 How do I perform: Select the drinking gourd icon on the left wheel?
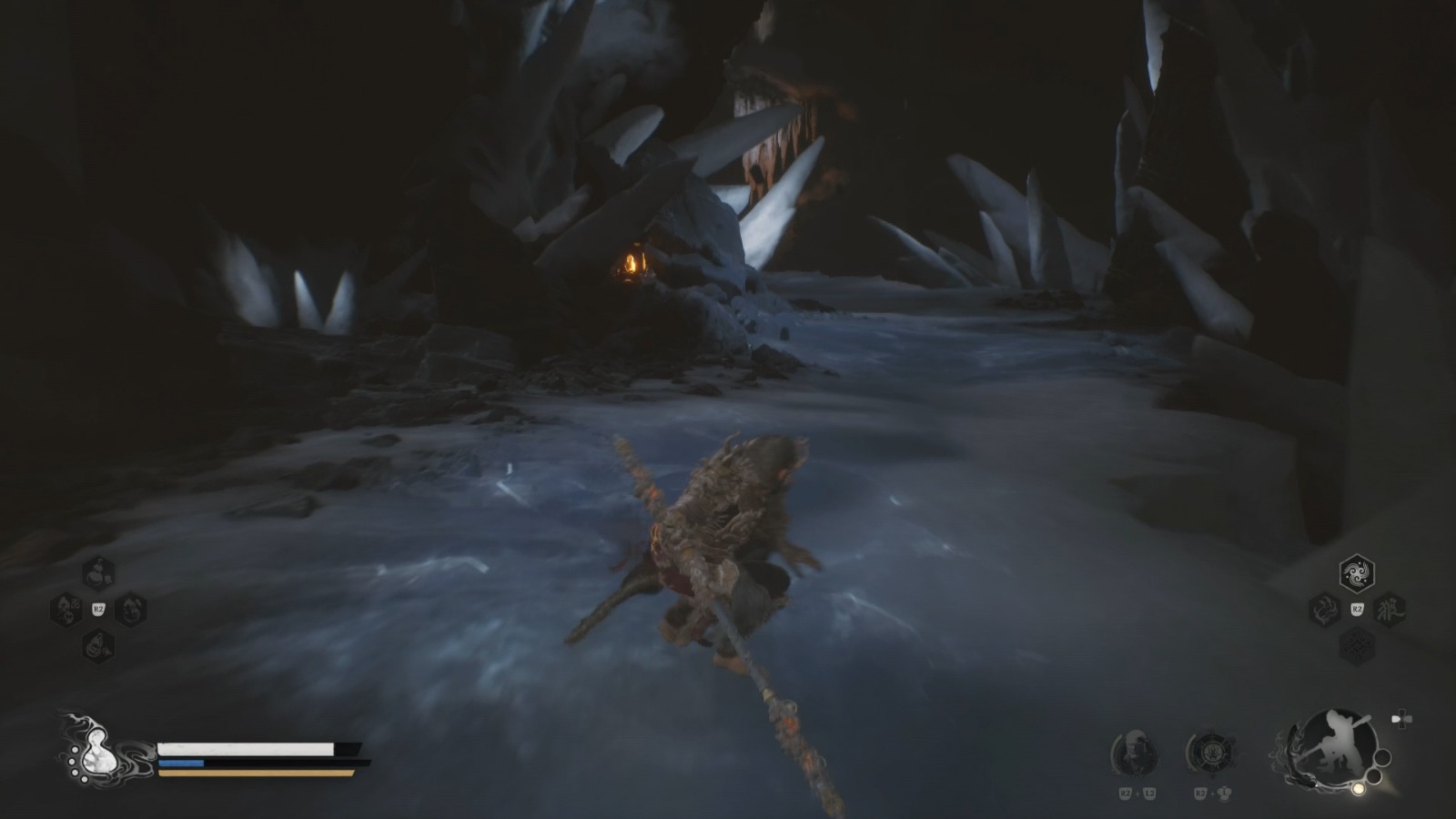[x=97, y=572]
